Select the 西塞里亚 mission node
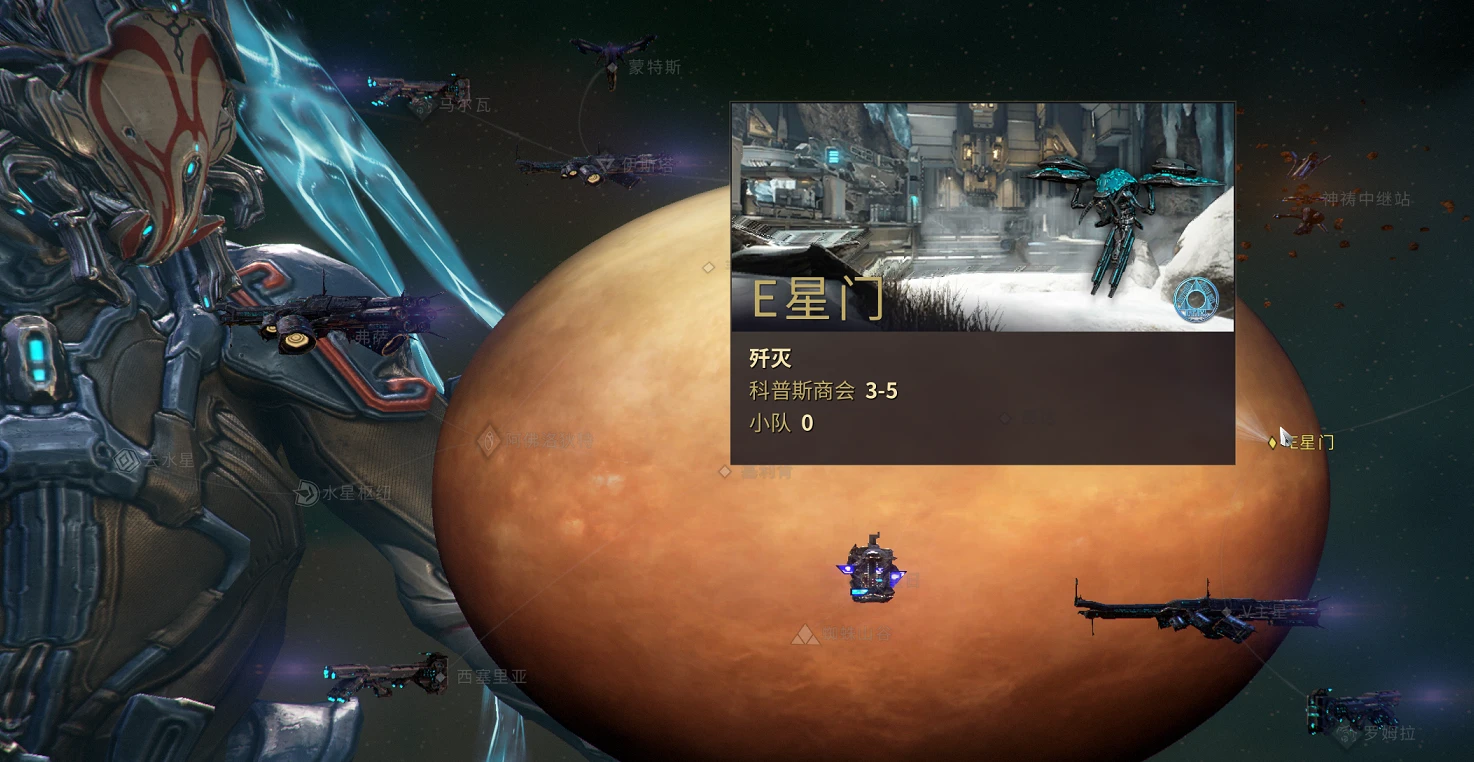This screenshot has height=762, width=1474. coord(439,677)
